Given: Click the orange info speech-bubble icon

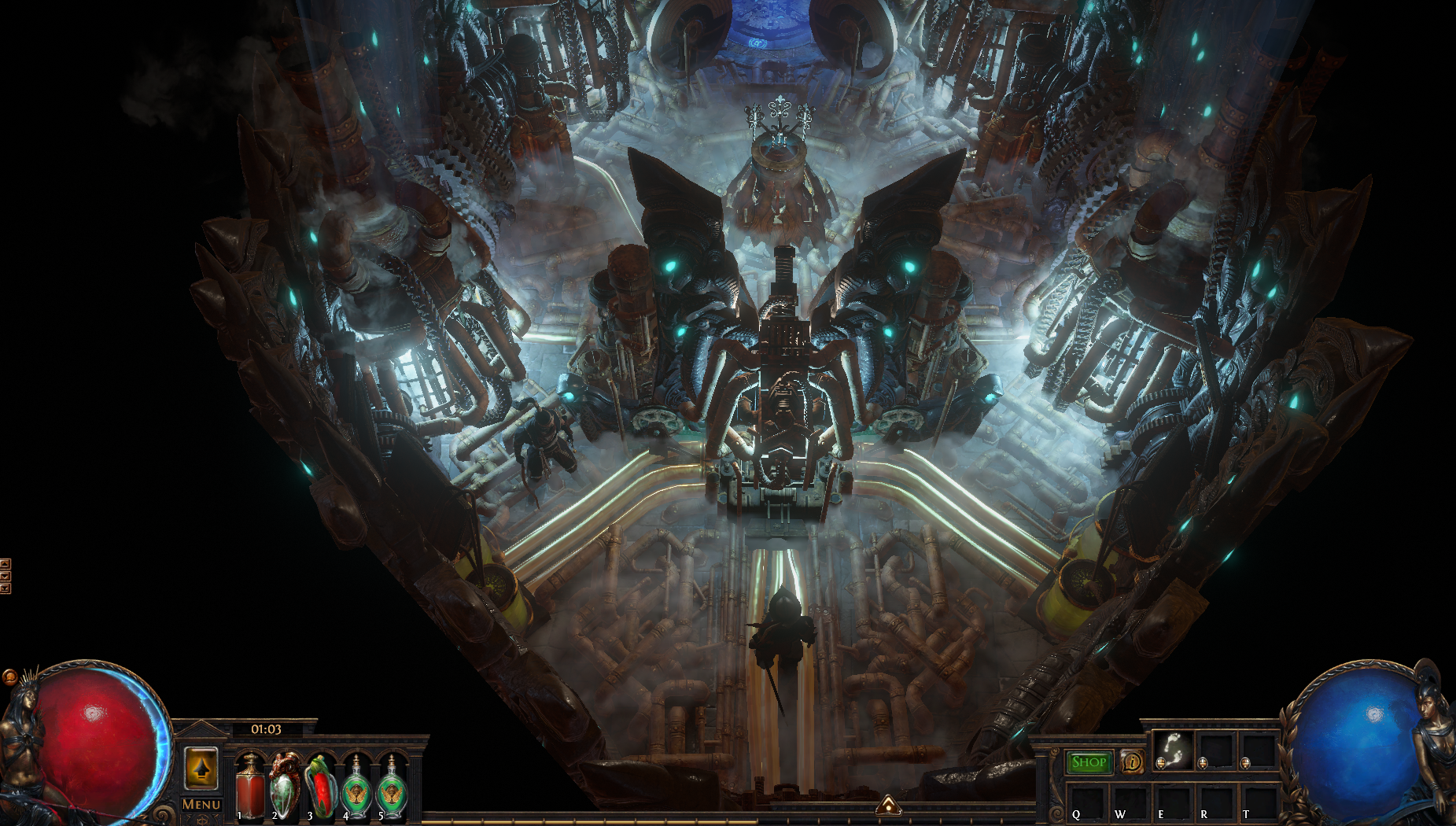Looking at the screenshot, I should 1131,761.
